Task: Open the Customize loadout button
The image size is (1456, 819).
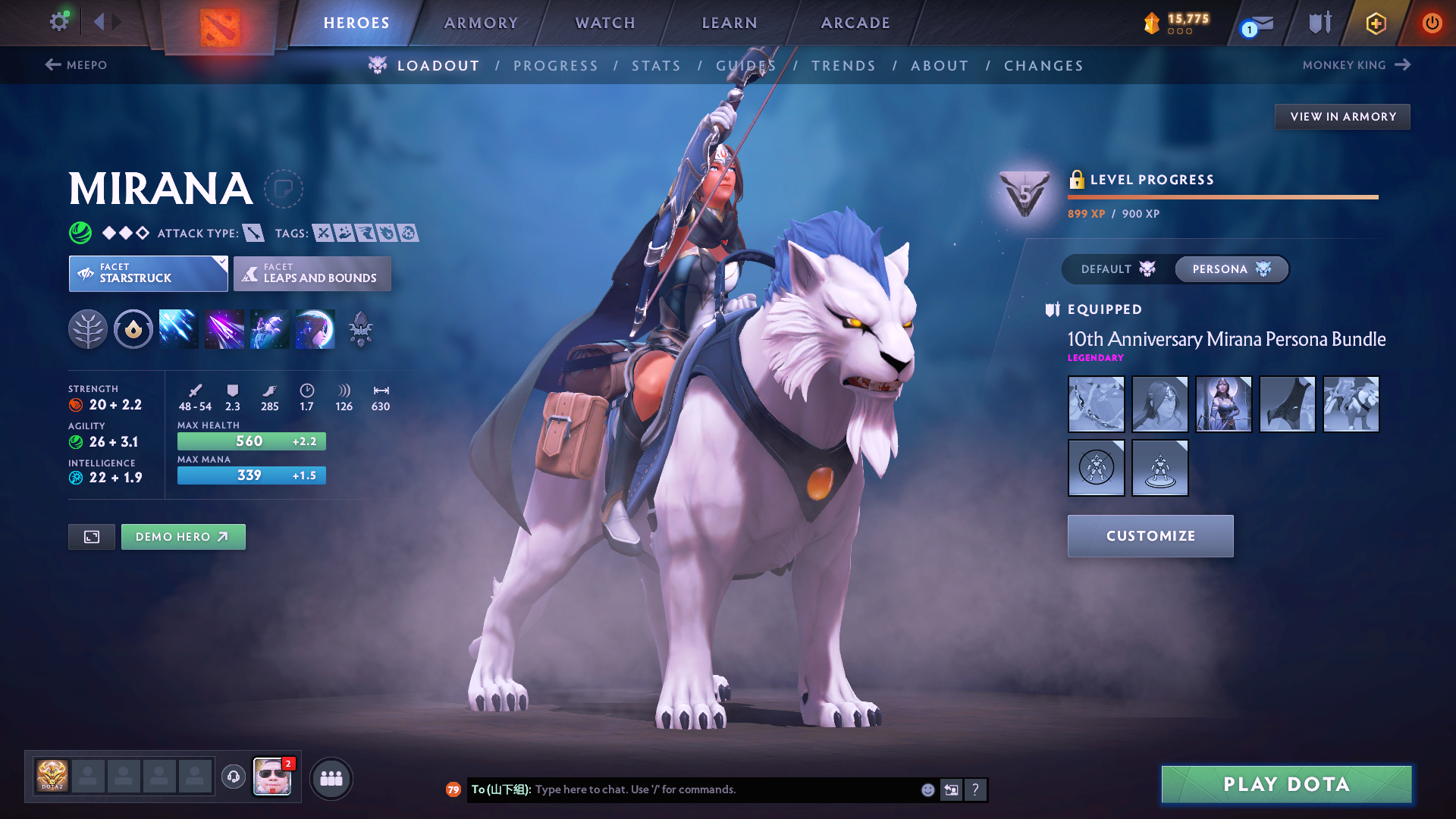Action: 1150,536
